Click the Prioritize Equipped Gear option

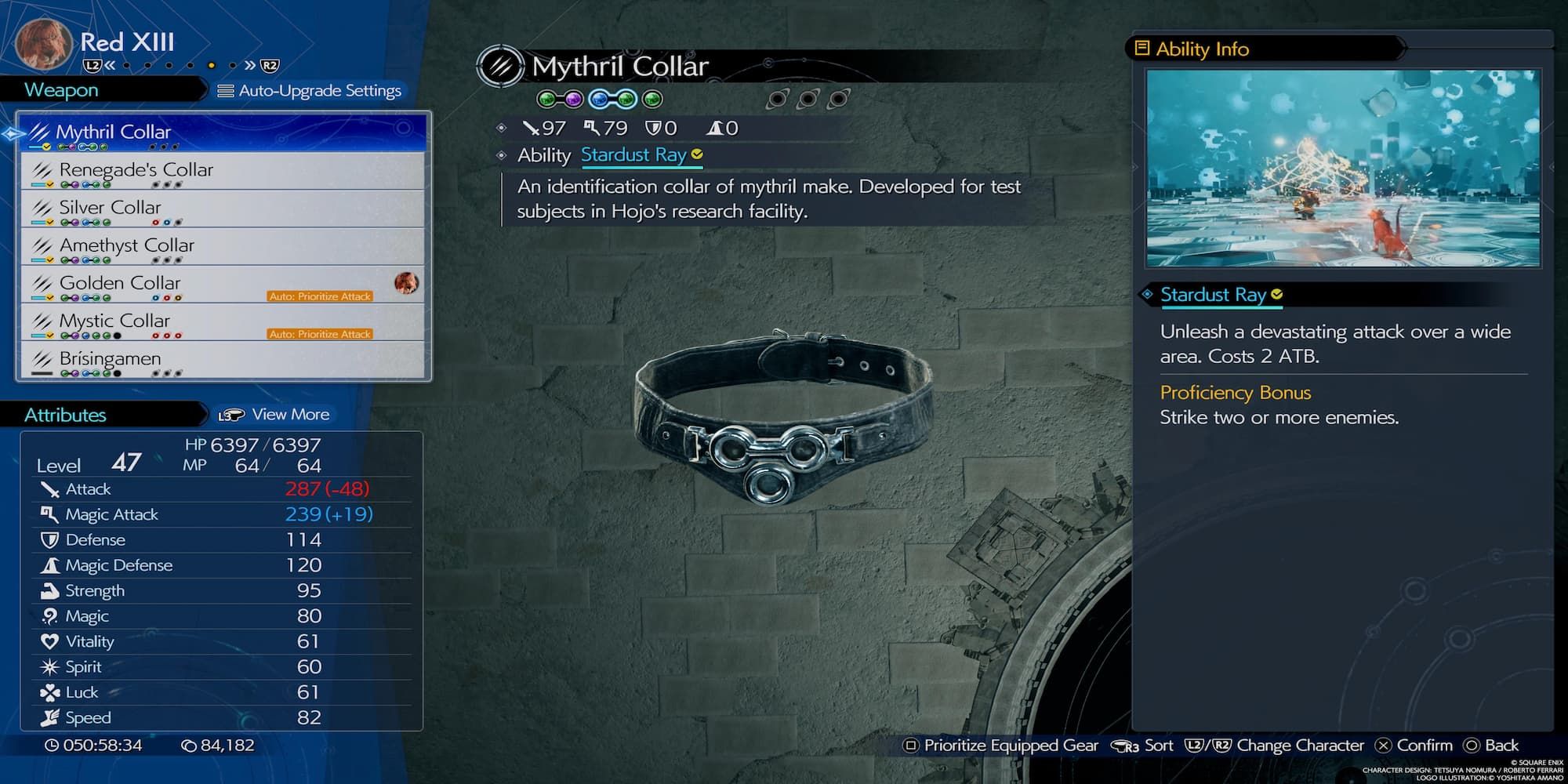tap(1001, 746)
